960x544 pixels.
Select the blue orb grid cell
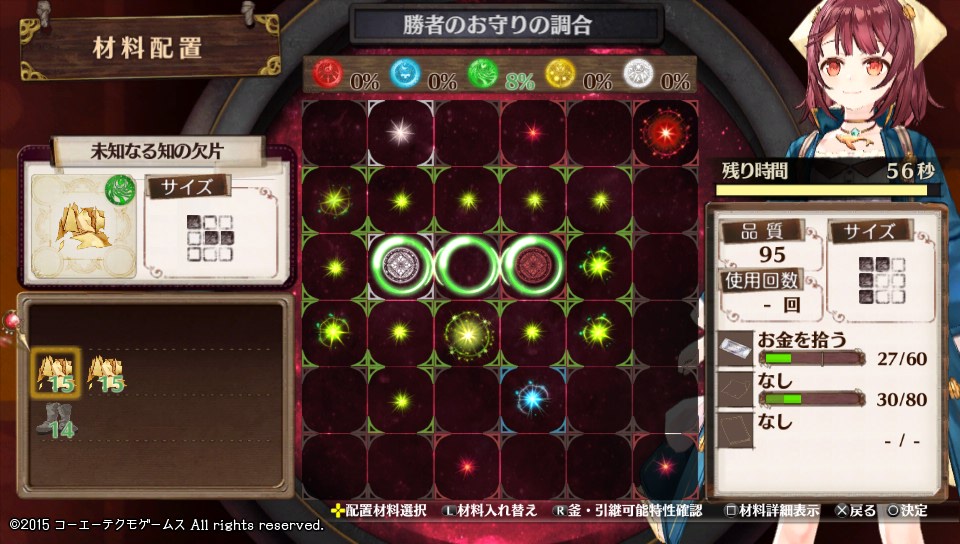click(532, 398)
